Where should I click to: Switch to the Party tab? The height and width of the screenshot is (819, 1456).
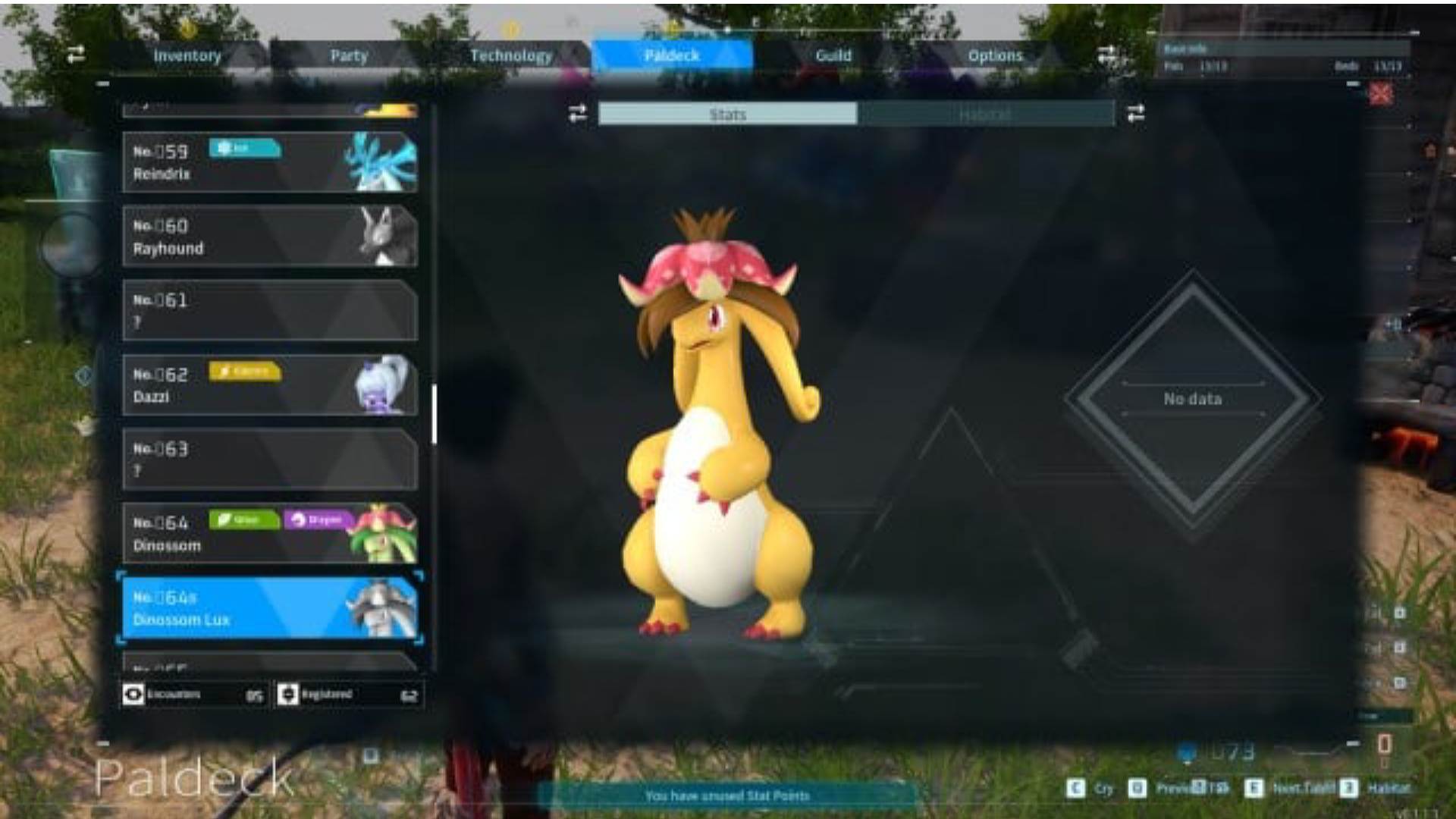pyautogui.click(x=349, y=55)
